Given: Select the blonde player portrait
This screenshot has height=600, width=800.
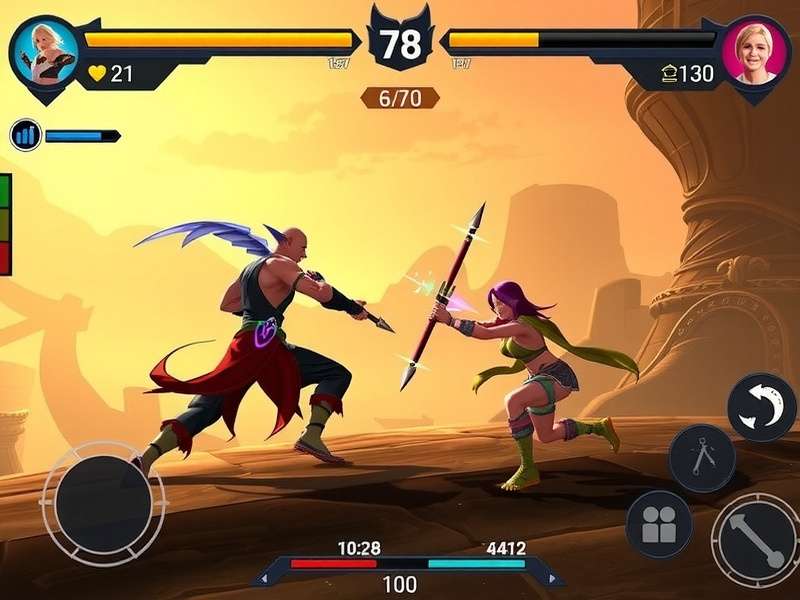Looking at the screenshot, I should click(x=44, y=53).
